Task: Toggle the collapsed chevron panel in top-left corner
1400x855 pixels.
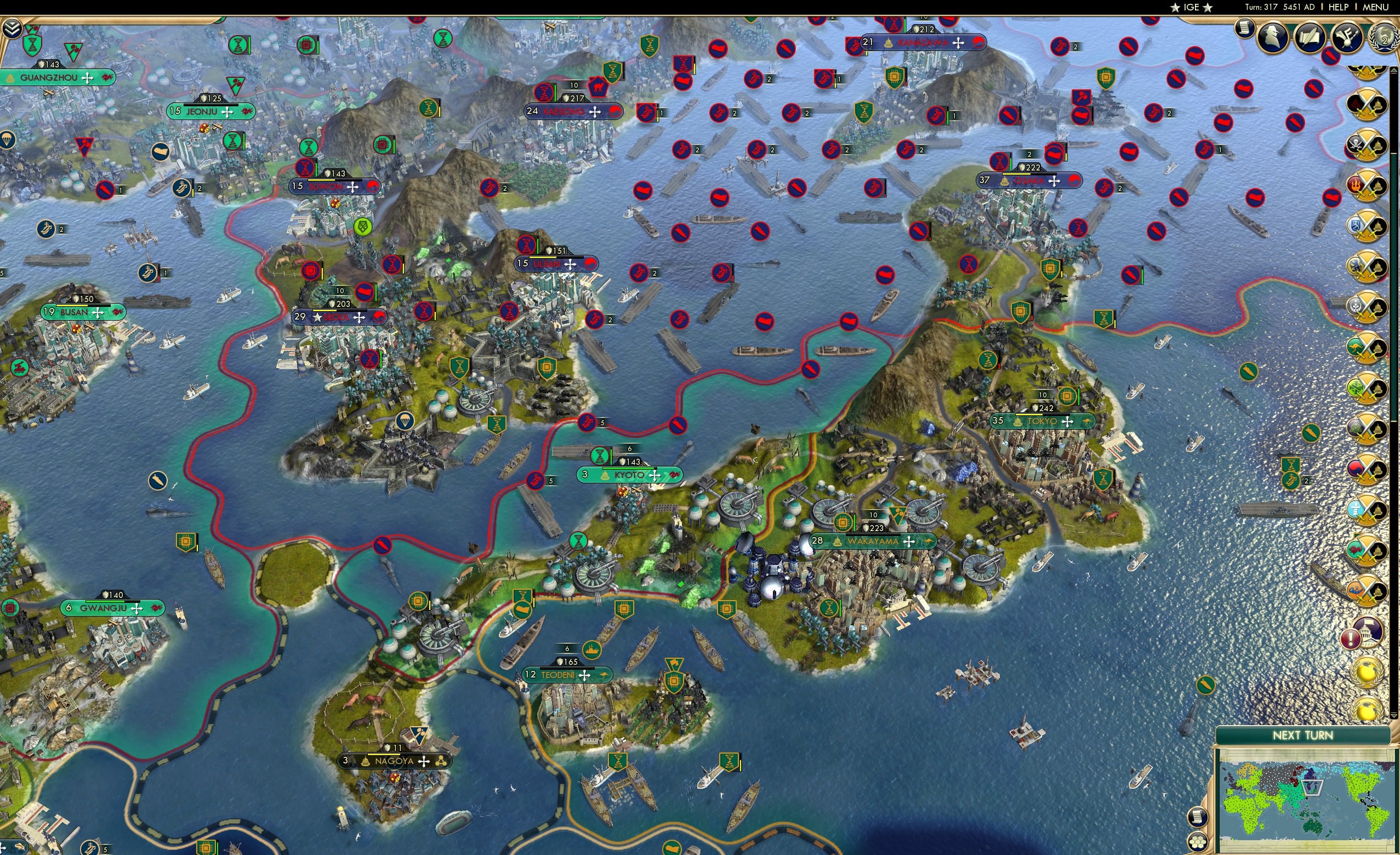Action: [12, 27]
